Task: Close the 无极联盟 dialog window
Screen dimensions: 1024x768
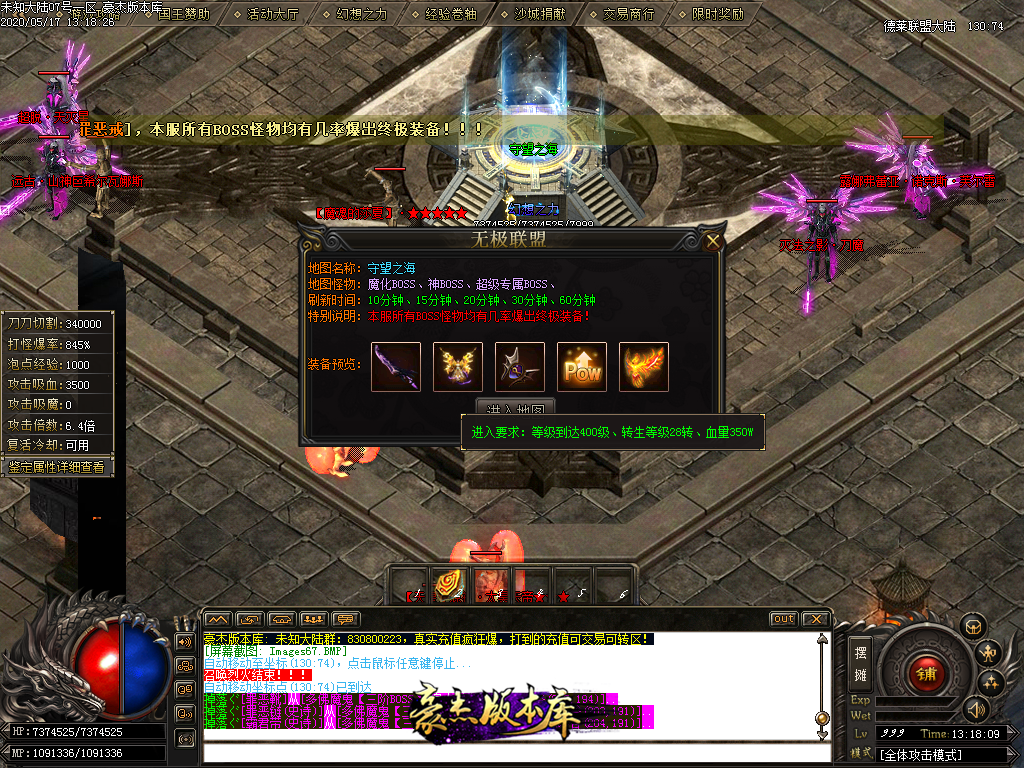Action: click(713, 241)
